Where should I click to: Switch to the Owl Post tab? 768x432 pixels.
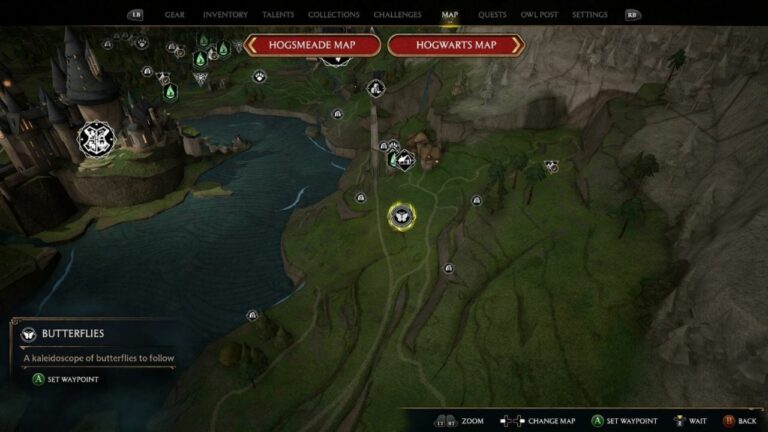click(x=540, y=15)
